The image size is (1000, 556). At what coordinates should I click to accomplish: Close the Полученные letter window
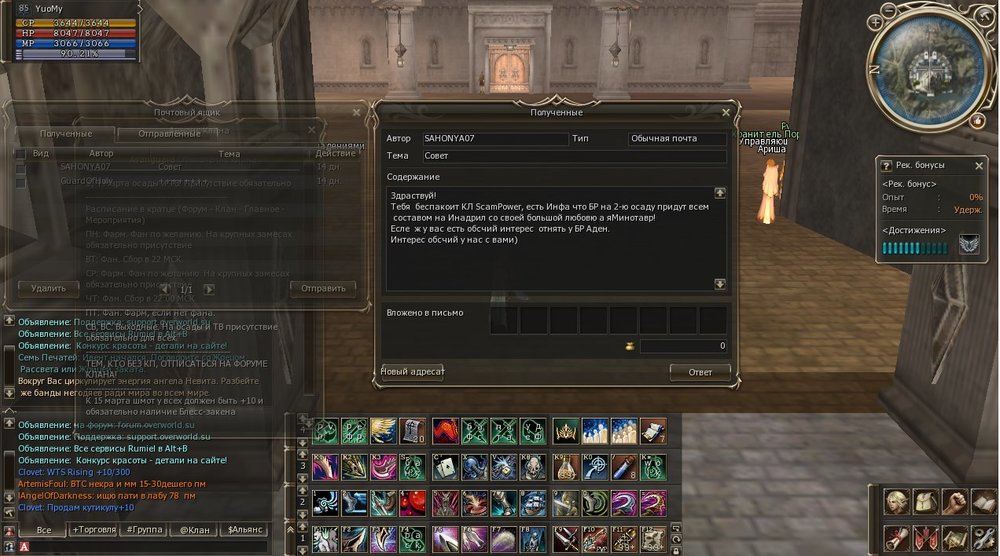tap(726, 113)
